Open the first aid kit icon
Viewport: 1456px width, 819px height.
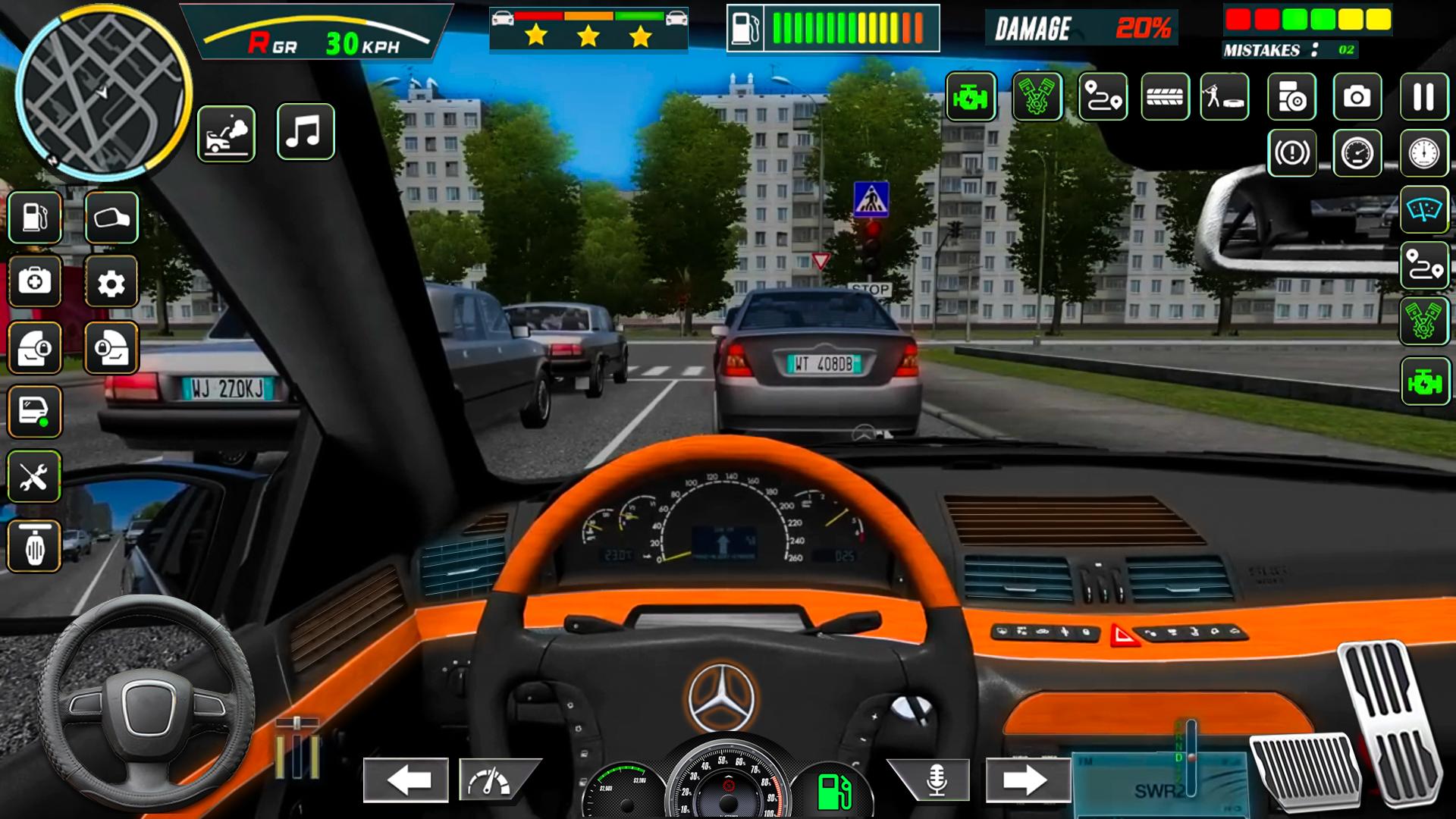pyautogui.click(x=34, y=282)
